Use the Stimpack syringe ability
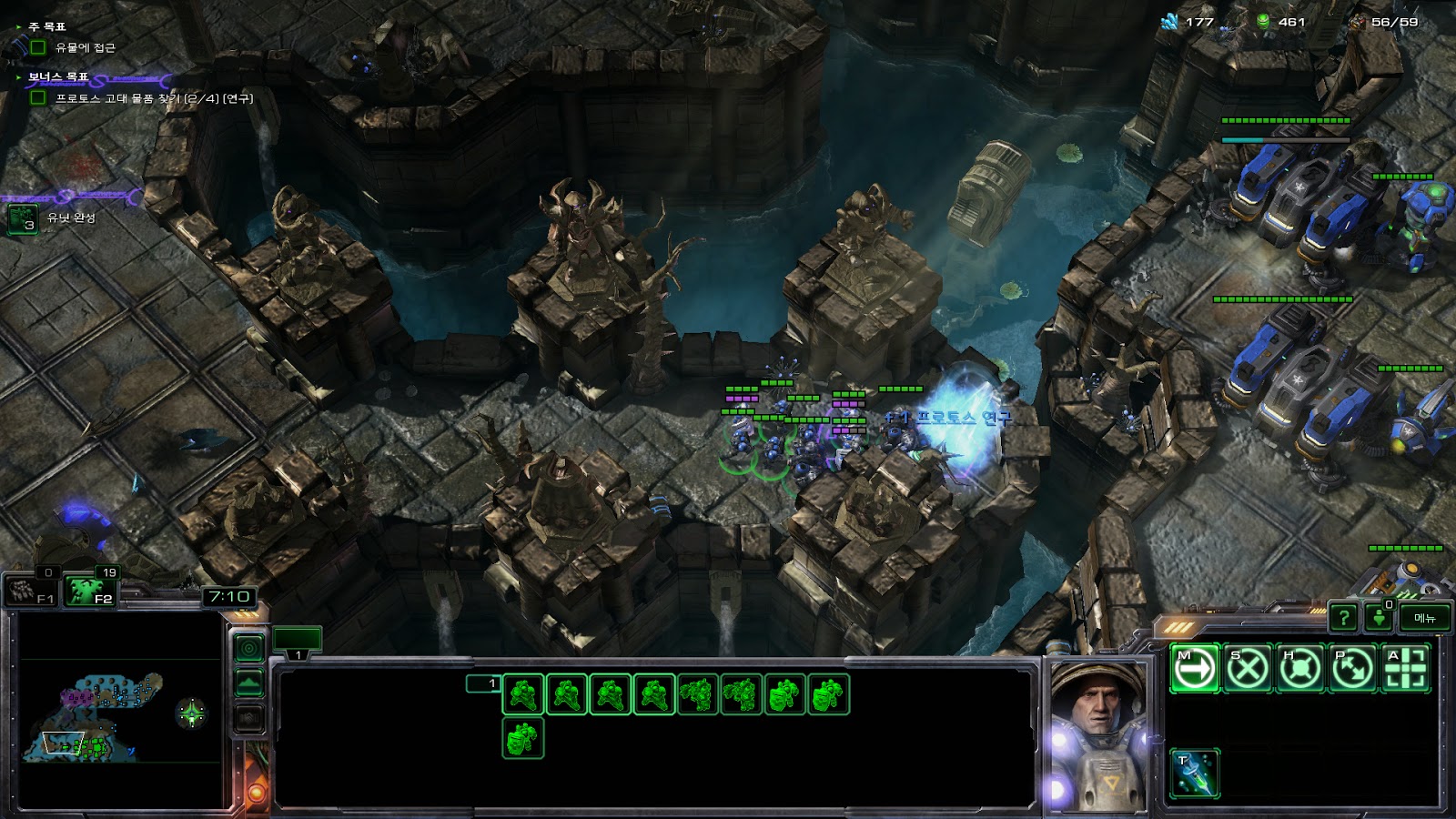The image size is (1456, 819). [1194, 773]
